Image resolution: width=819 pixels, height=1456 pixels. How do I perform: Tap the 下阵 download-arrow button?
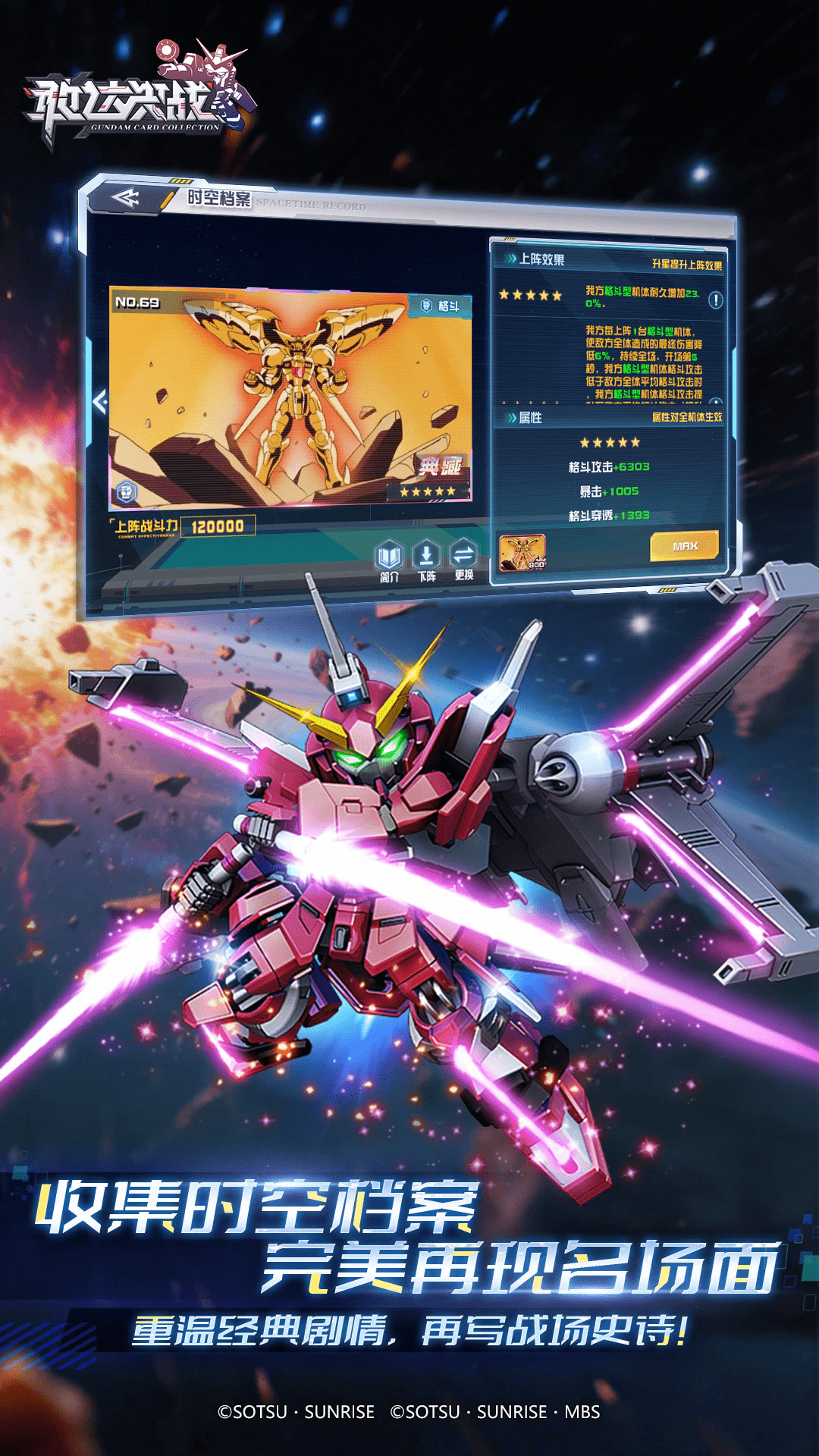(426, 558)
